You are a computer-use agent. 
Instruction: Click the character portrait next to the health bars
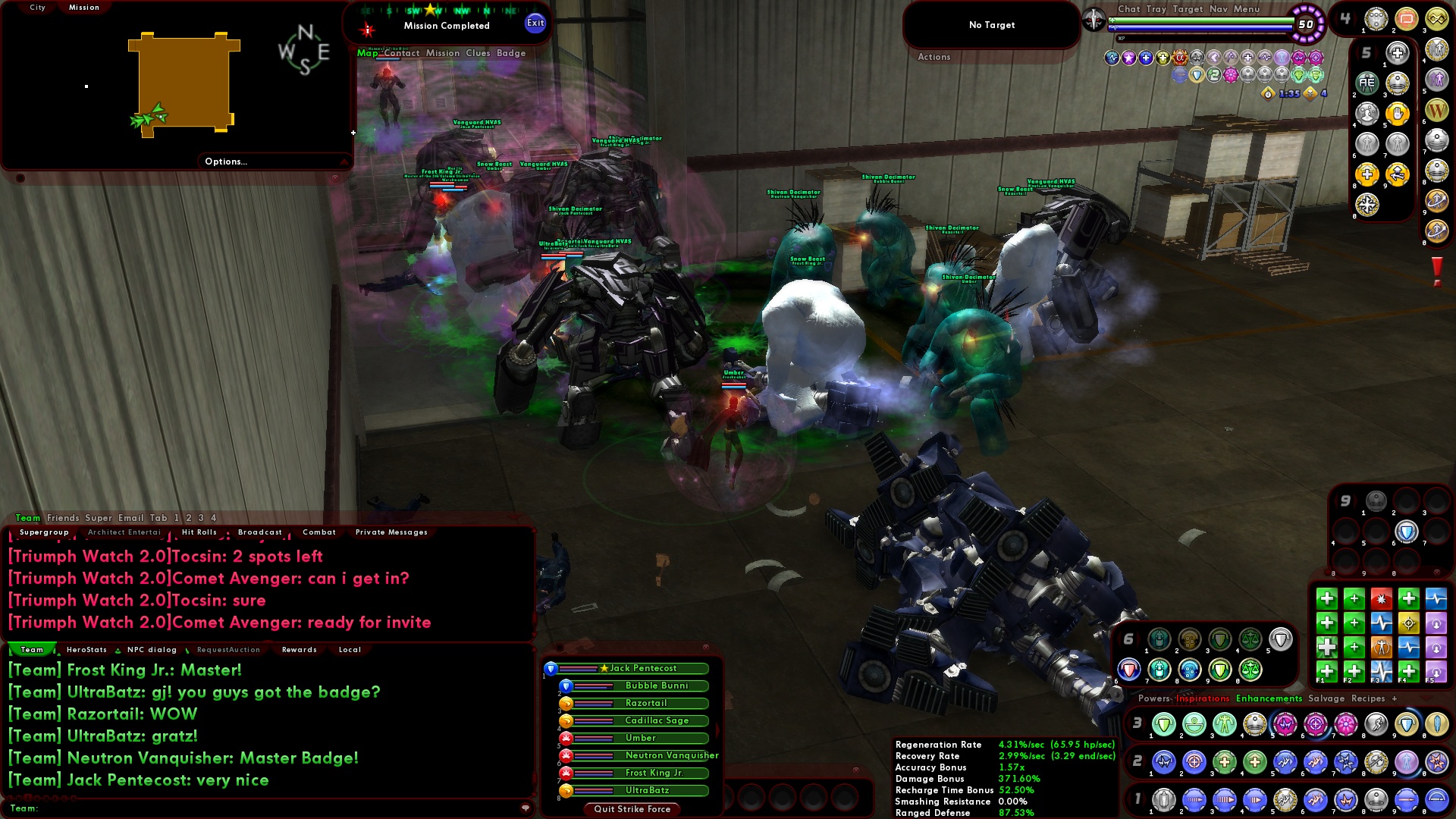coord(1095,20)
